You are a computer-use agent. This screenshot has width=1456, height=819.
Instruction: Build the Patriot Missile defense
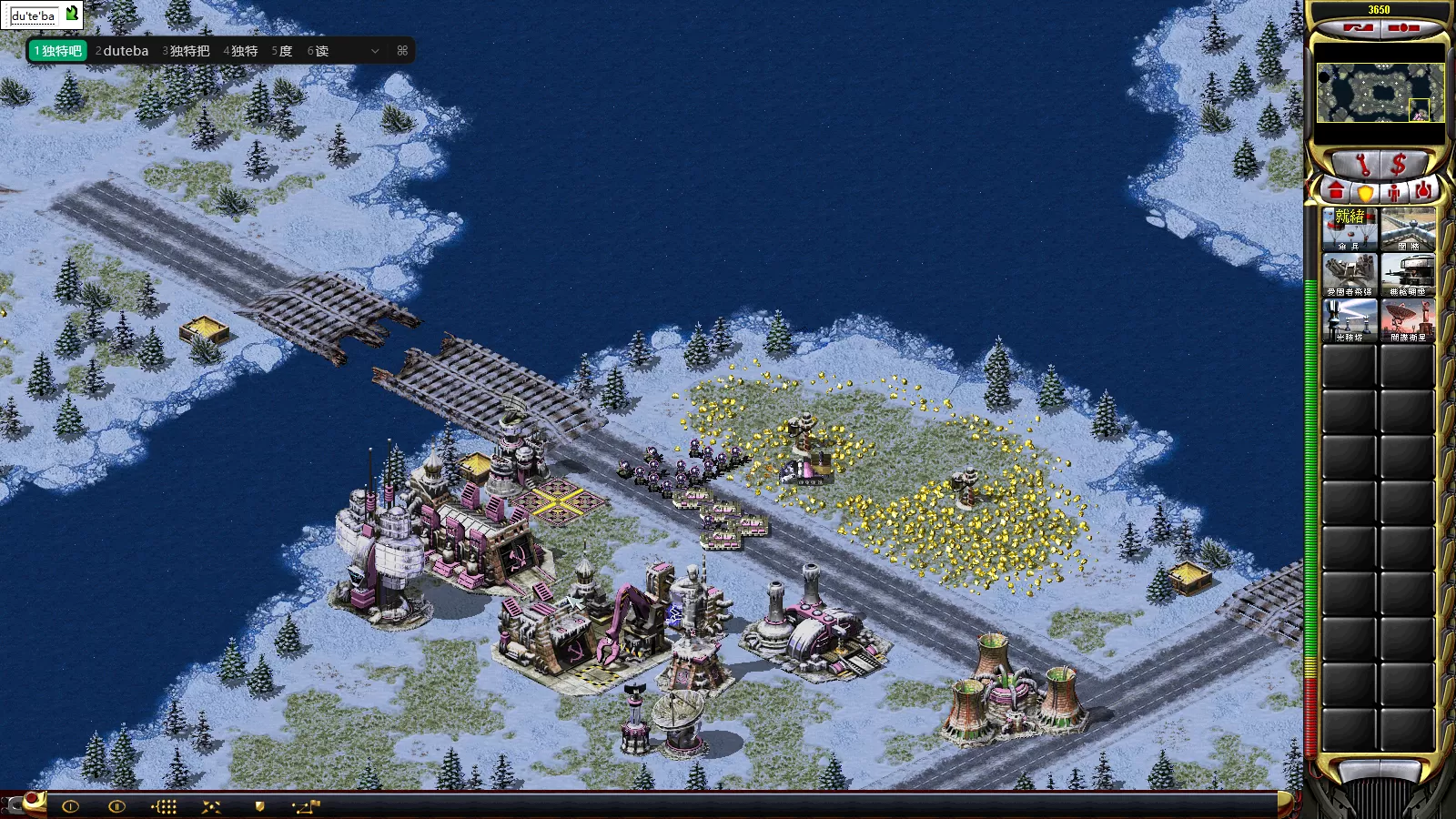click(x=1350, y=274)
